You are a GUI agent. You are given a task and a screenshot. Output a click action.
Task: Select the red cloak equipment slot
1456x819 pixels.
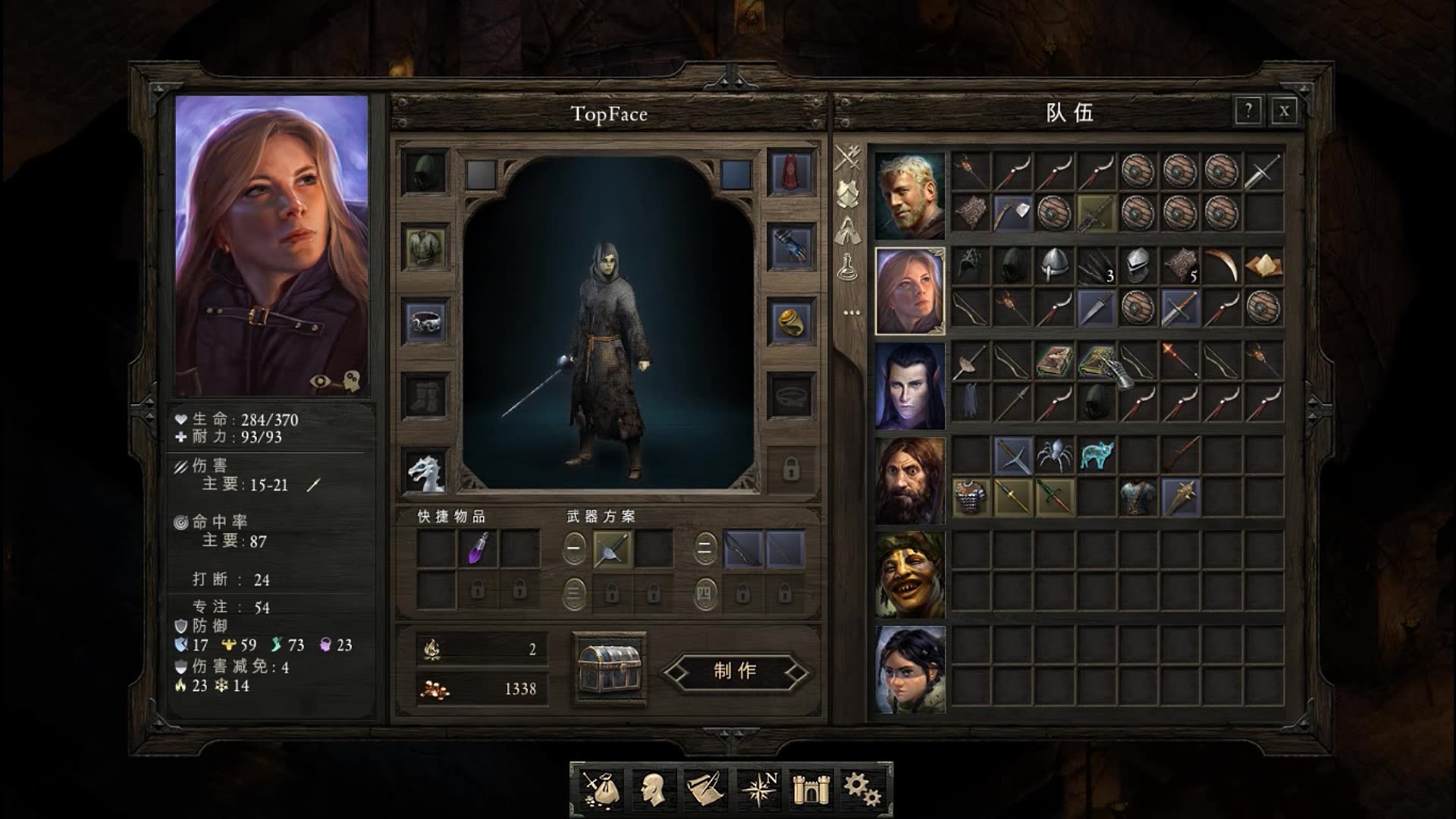click(791, 173)
